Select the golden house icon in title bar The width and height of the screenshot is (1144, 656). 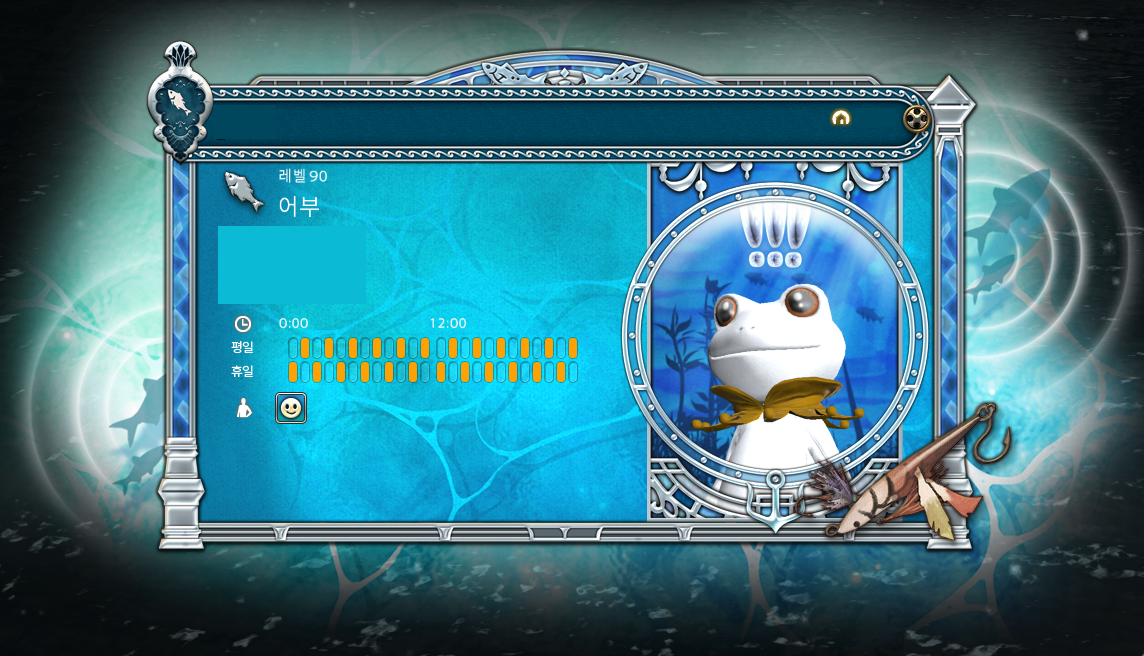click(841, 118)
